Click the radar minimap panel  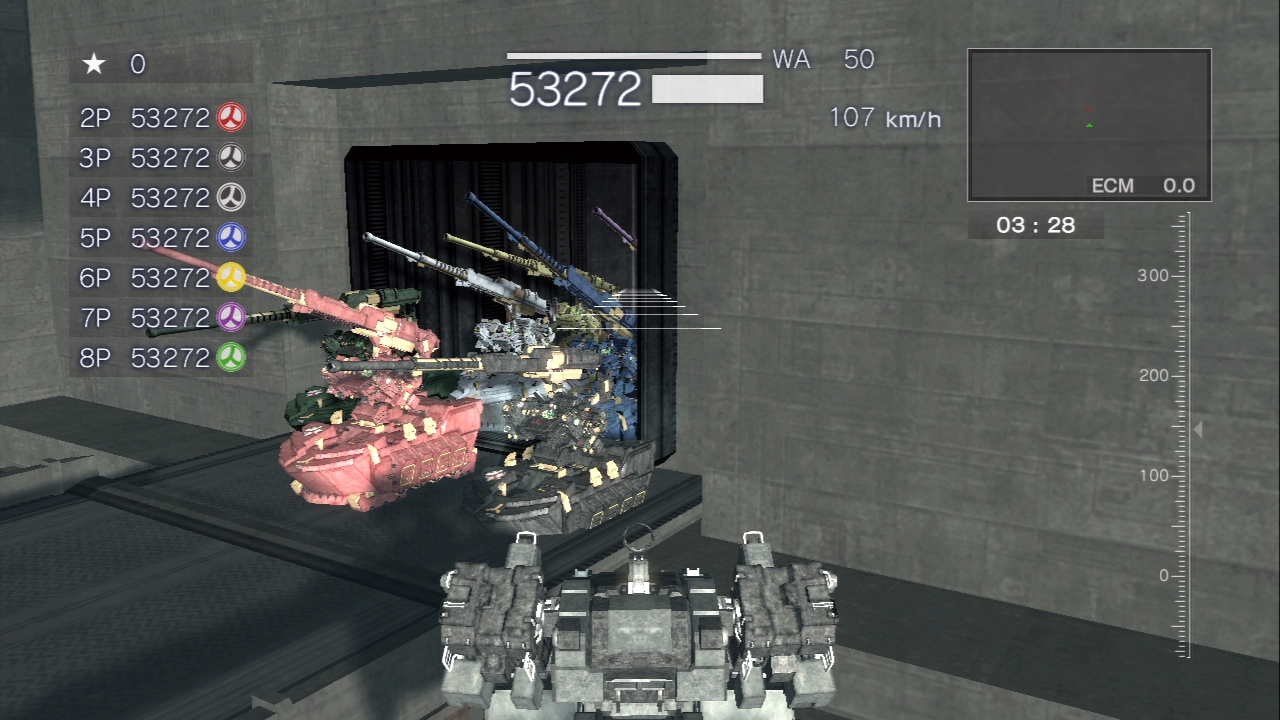(1089, 125)
